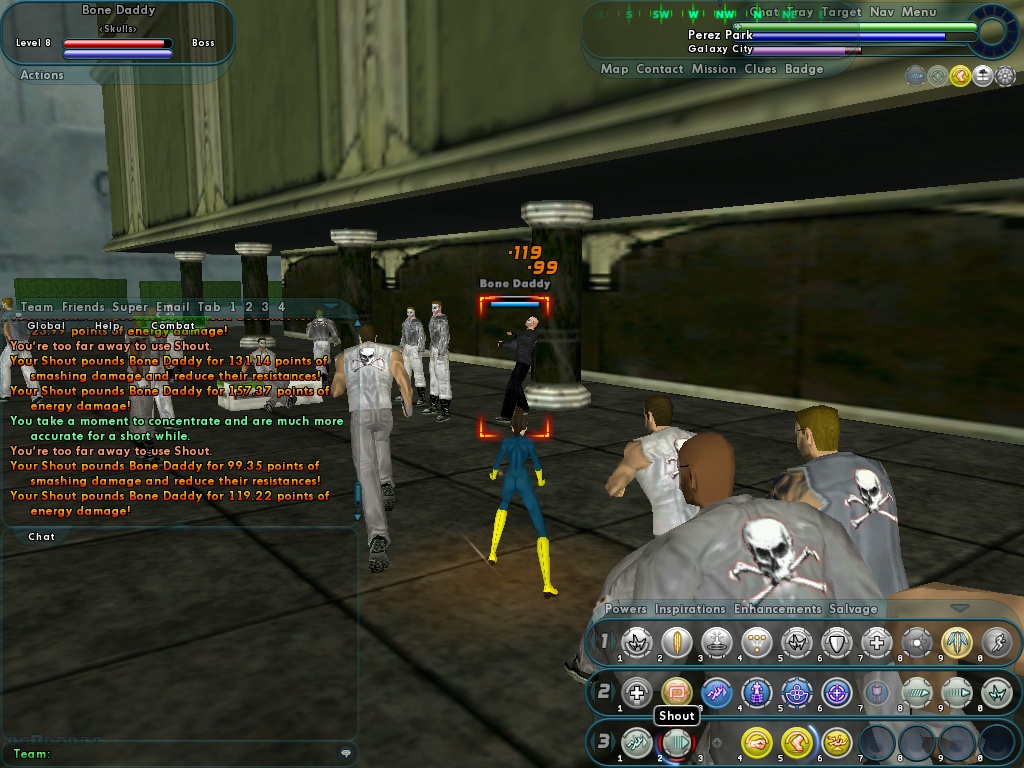Image resolution: width=1024 pixels, height=768 pixels.
Task: Open the main Menu
Action: 918,12
